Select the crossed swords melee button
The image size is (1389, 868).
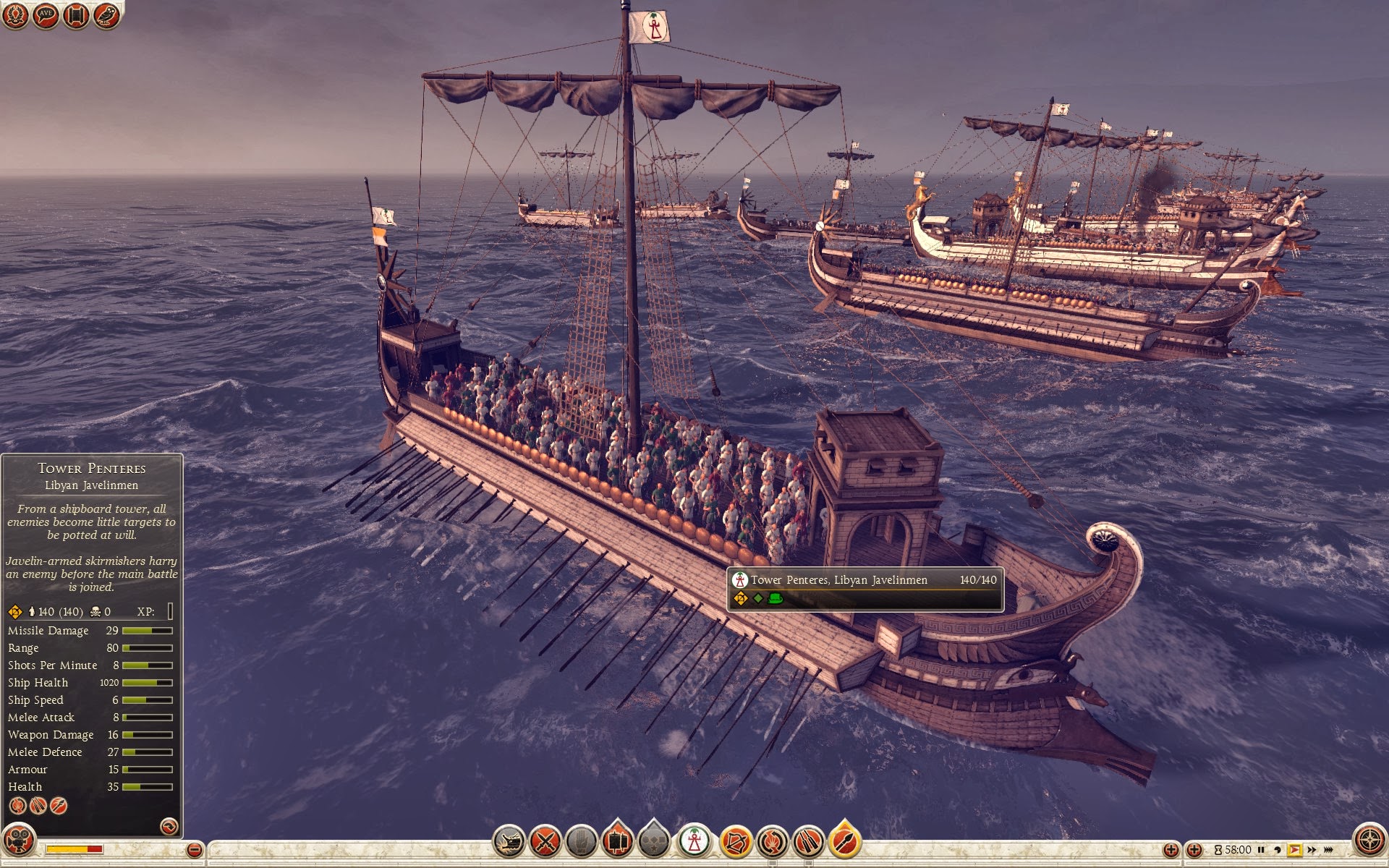pos(545,841)
